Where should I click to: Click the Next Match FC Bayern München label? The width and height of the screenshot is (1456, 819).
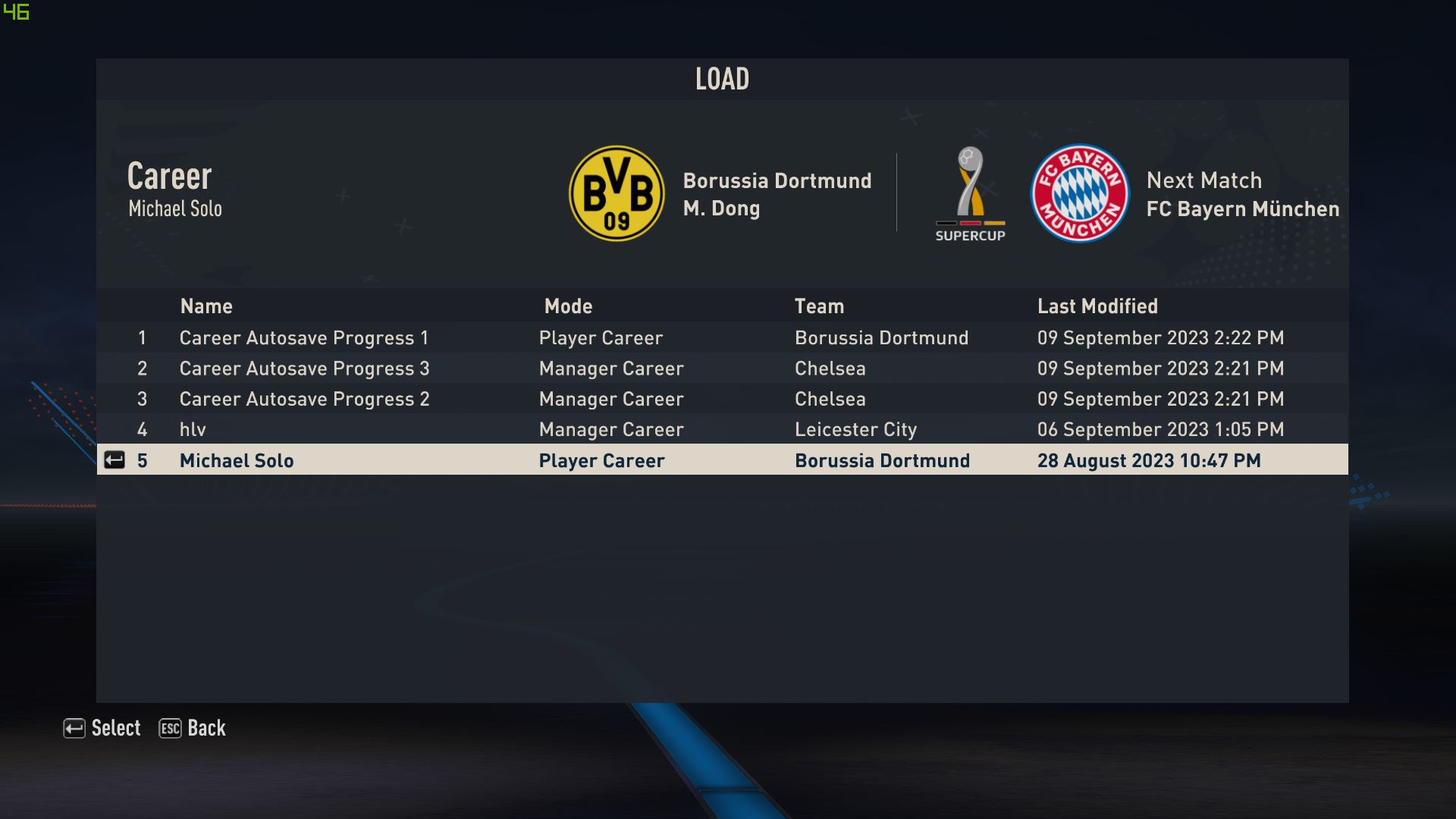pyautogui.click(x=1244, y=194)
